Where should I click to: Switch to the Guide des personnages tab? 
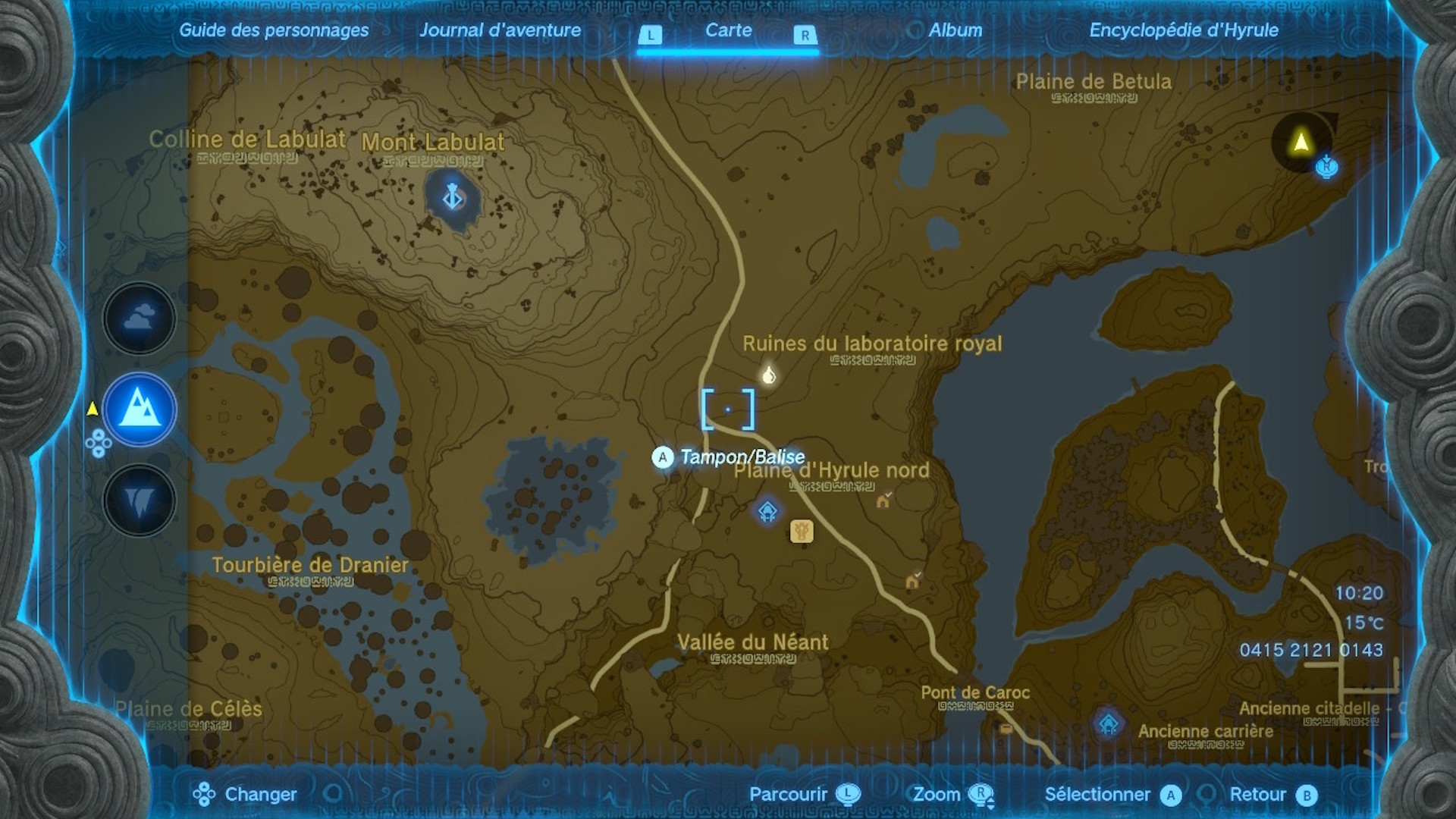(274, 30)
